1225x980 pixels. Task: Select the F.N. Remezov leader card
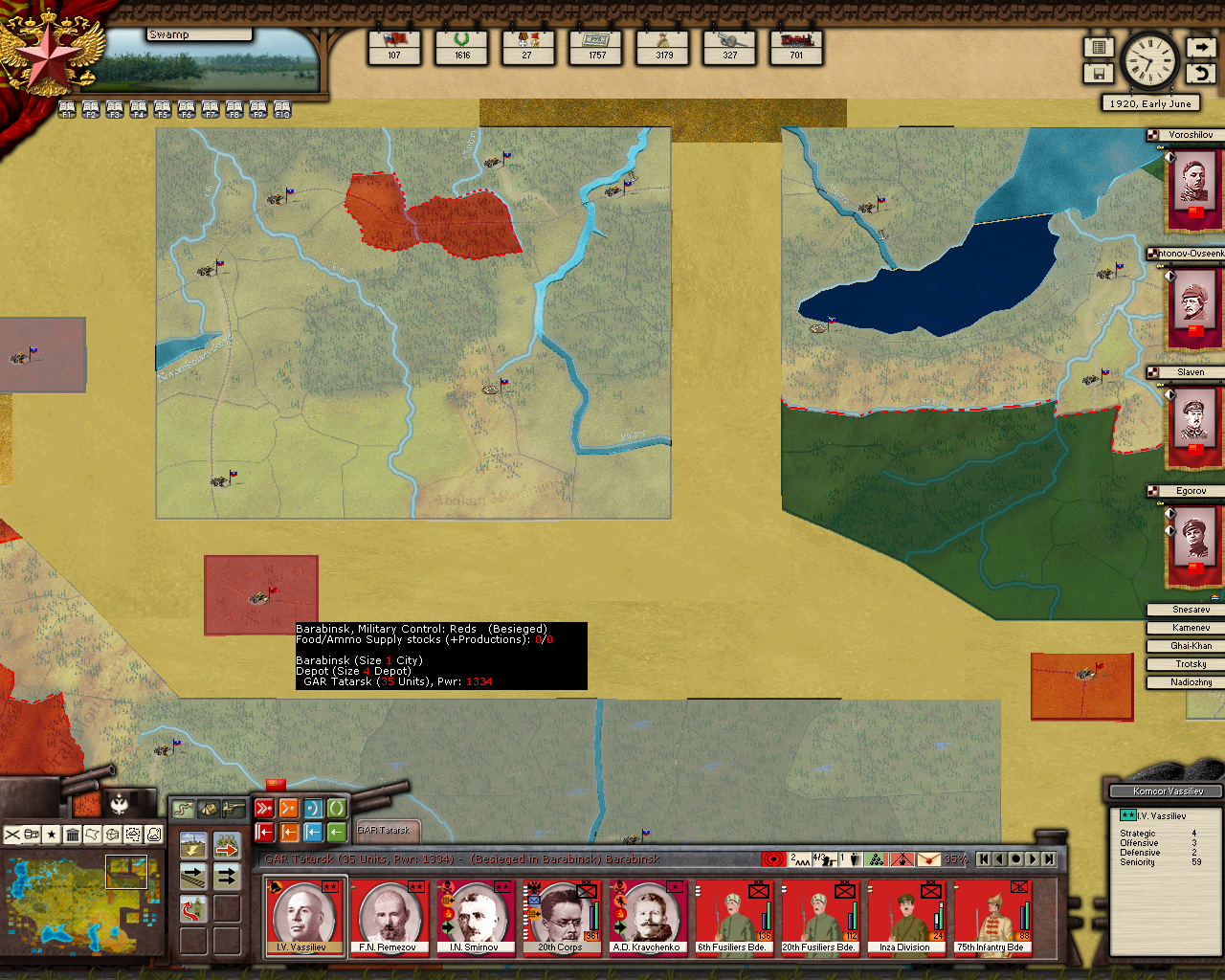coord(389,917)
